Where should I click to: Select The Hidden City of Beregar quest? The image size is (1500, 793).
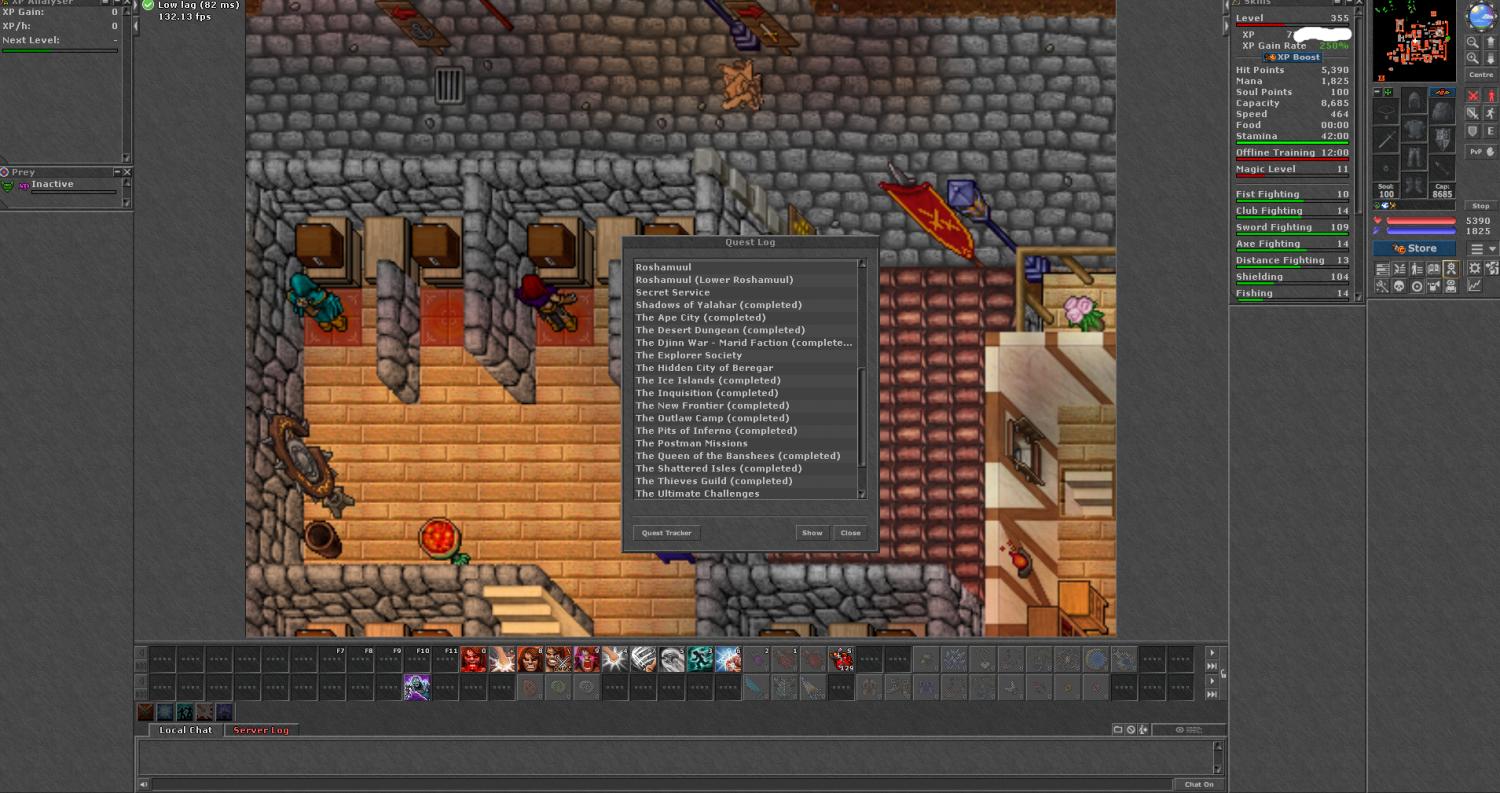tap(704, 368)
